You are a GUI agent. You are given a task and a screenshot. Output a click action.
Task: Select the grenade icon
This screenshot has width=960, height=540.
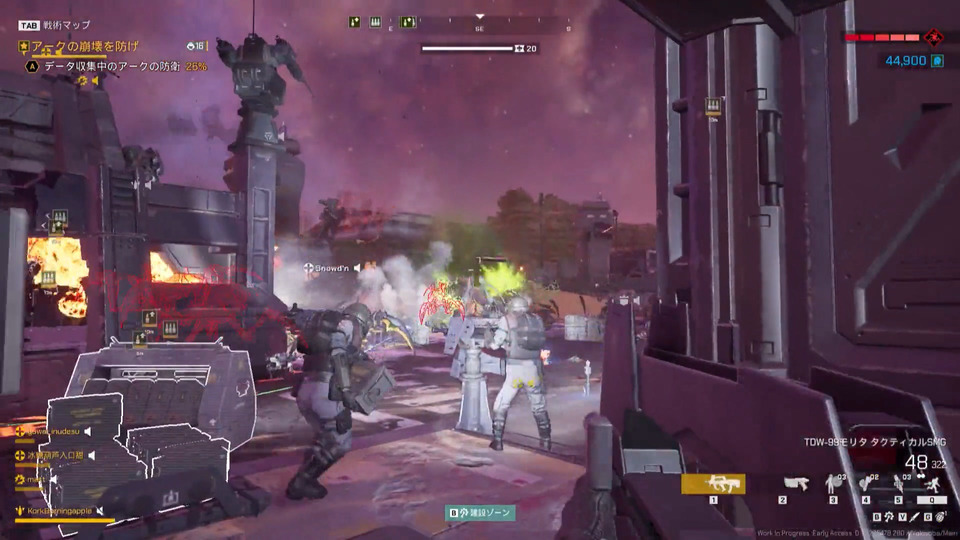pos(939,517)
